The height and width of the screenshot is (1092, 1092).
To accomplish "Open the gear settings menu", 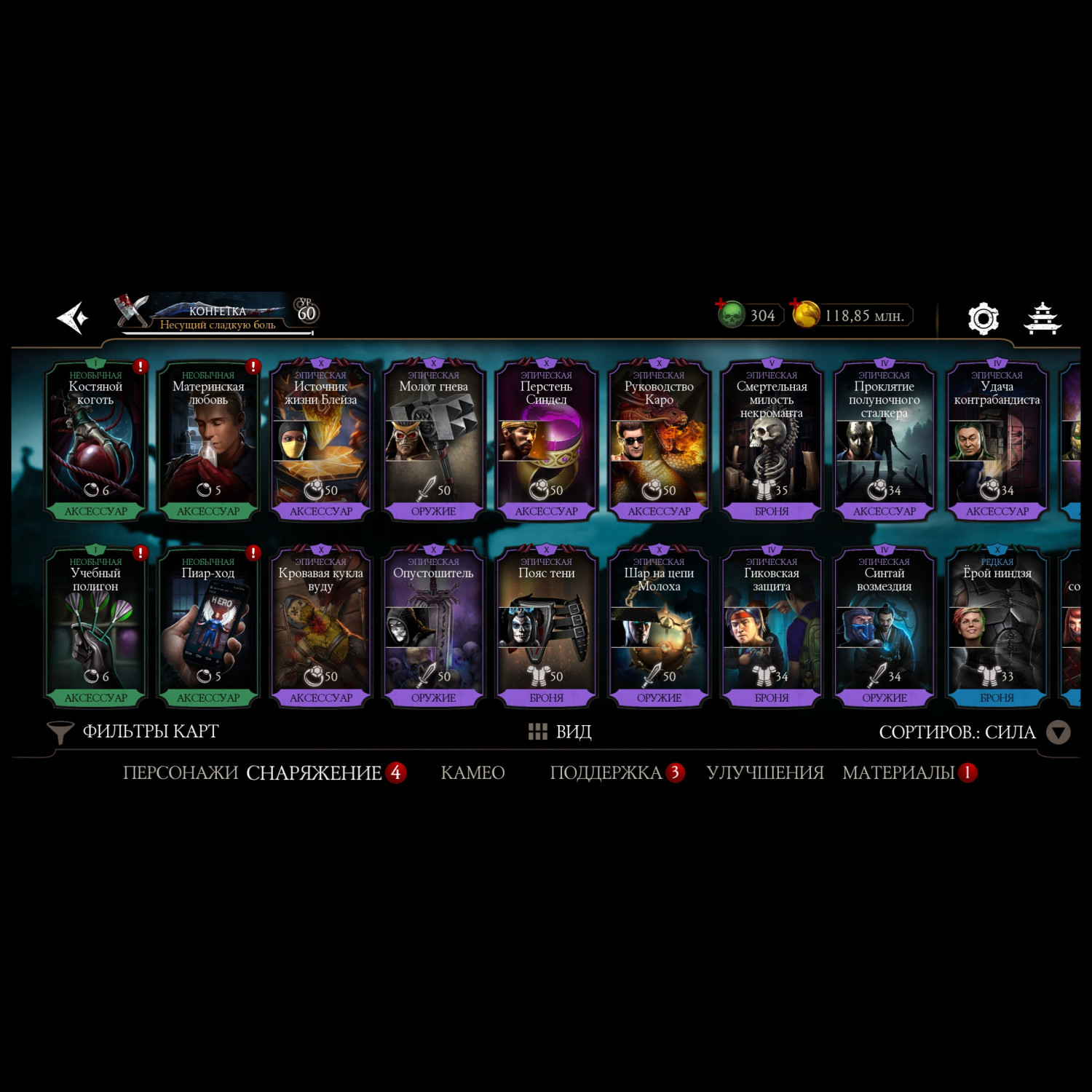I will (983, 319).
